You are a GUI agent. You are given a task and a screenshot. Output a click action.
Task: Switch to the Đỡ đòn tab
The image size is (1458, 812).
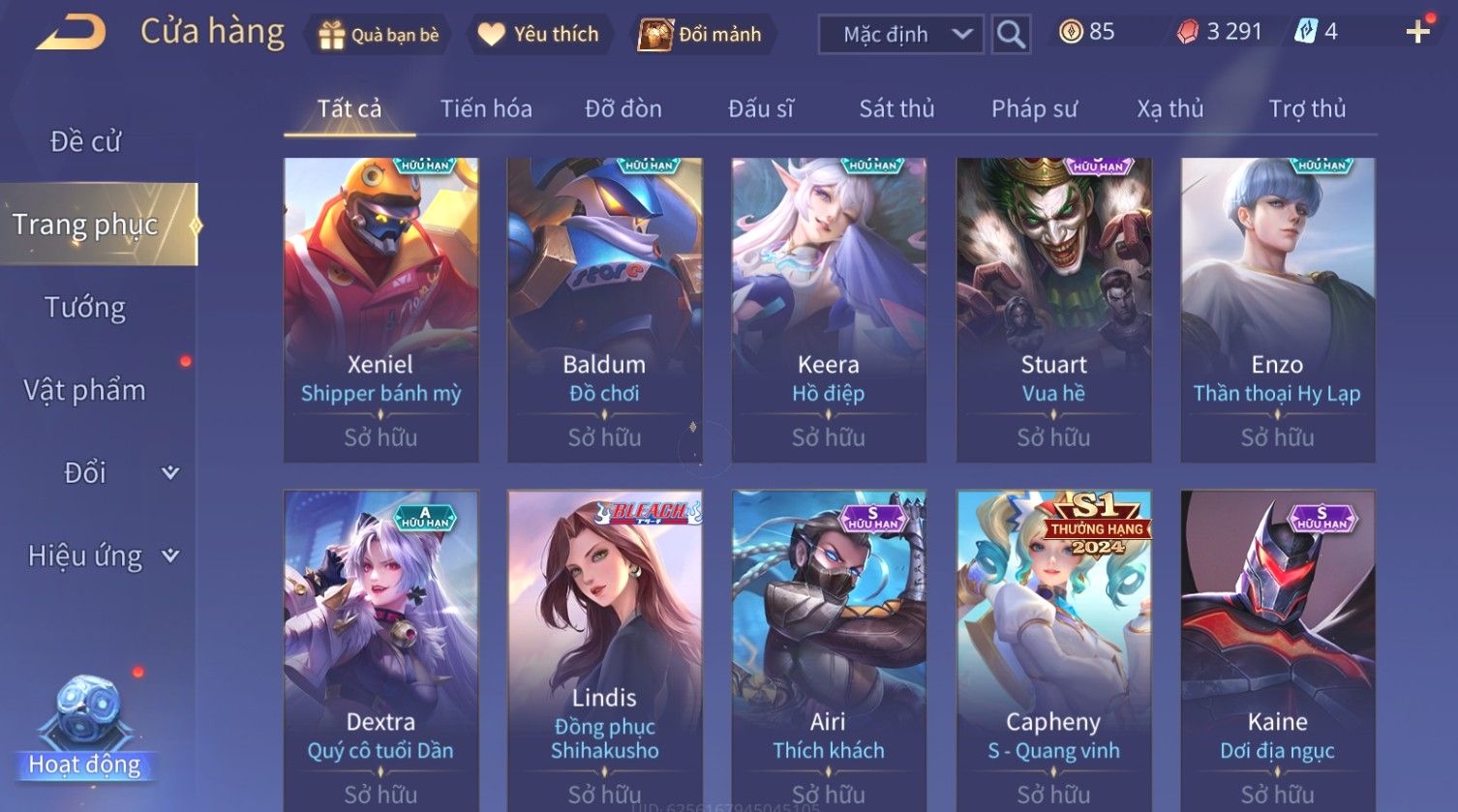(x=623, y=108)
